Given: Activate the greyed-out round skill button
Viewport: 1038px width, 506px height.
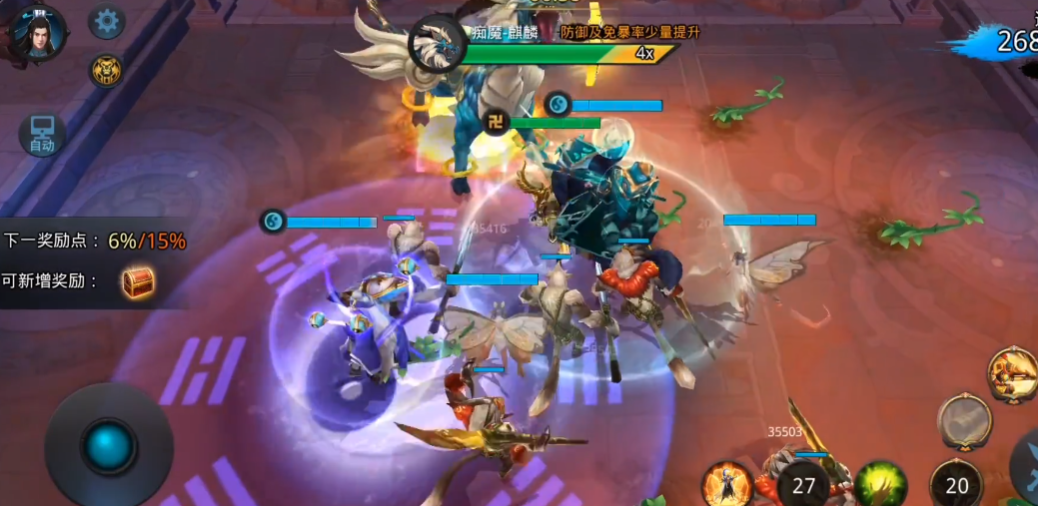Looking at the screenshot, I should (x=965, y=421).
